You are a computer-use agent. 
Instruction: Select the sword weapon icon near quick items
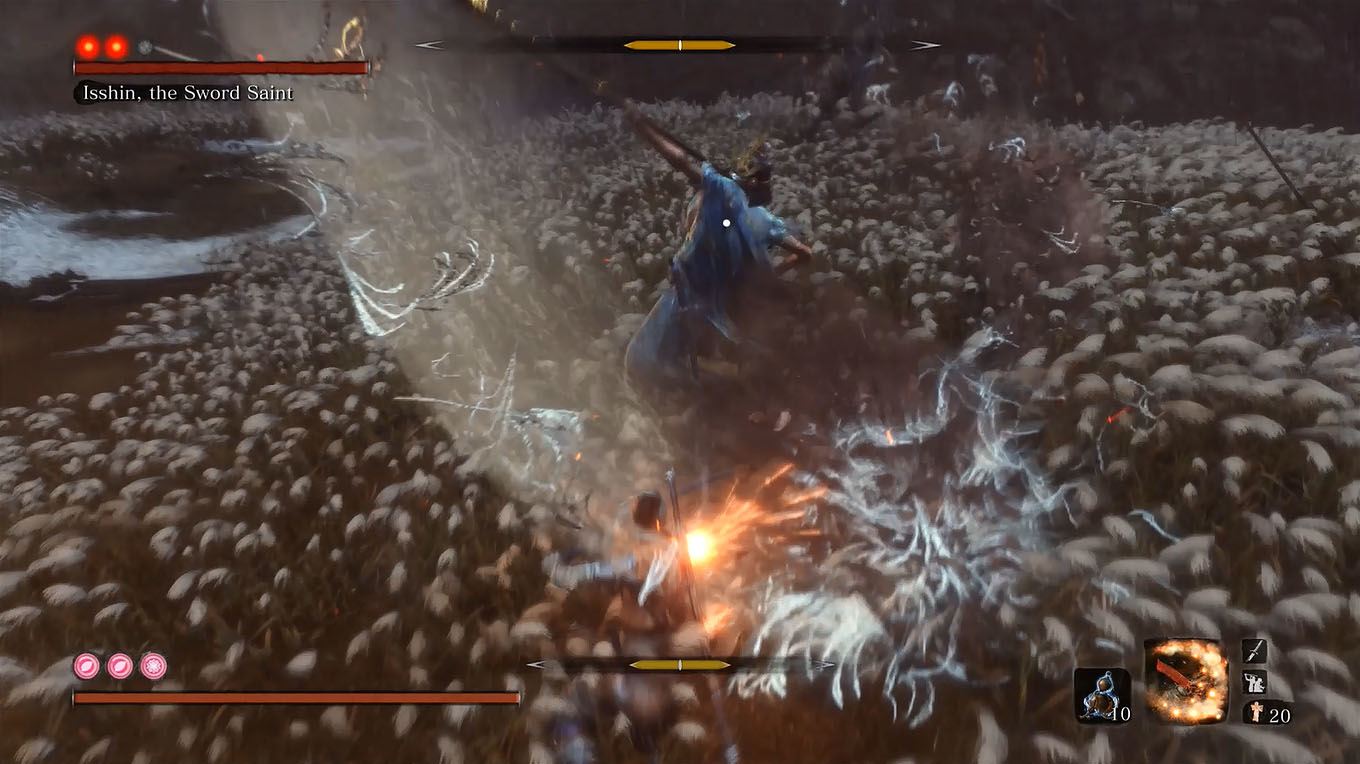(x=1253, y=651)
